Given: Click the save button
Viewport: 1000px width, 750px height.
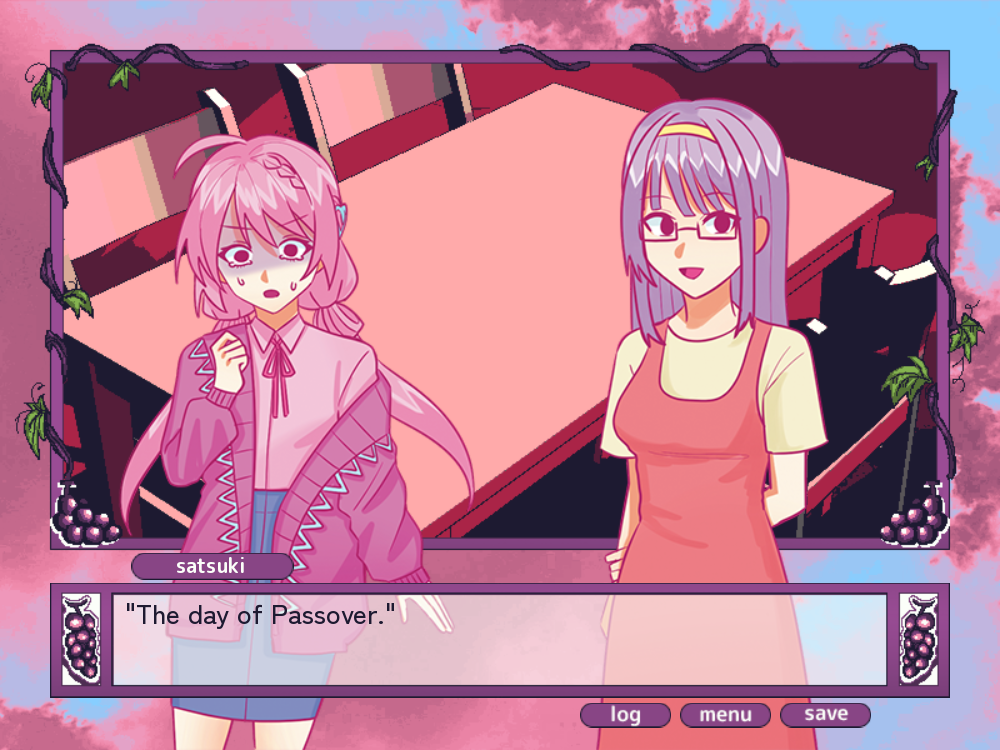Looking at the screenshot, I should (x=825, y=715).
